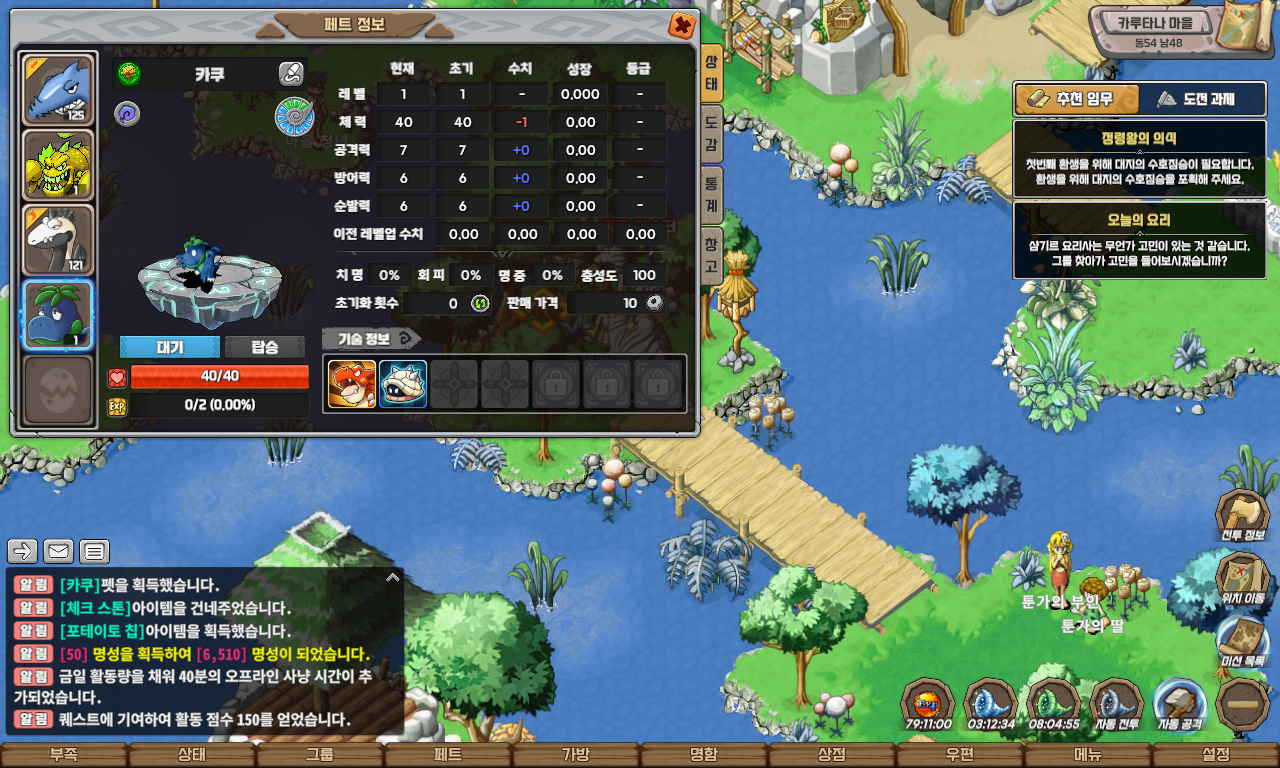This screenshot has width=1280, height=768.
Task: Open the 정령왕의 의식 quest entry
Action: pos(1139,159)
